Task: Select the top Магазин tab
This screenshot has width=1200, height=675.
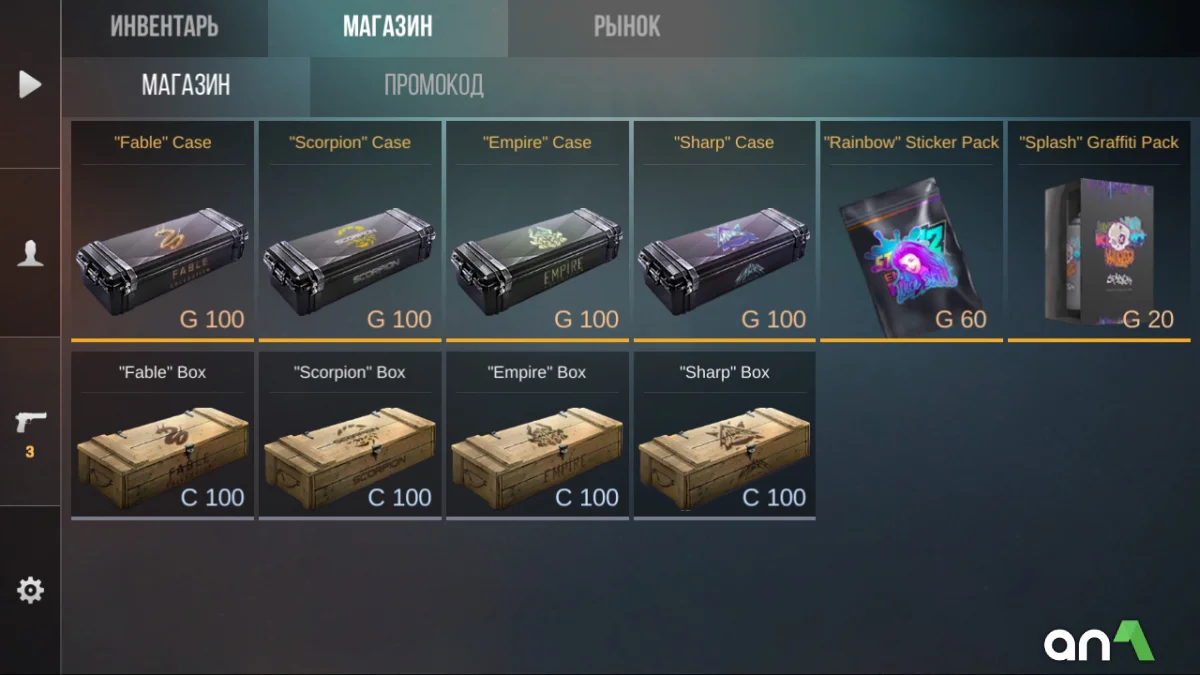Action: pyautogui.click(x=387, y=27)
